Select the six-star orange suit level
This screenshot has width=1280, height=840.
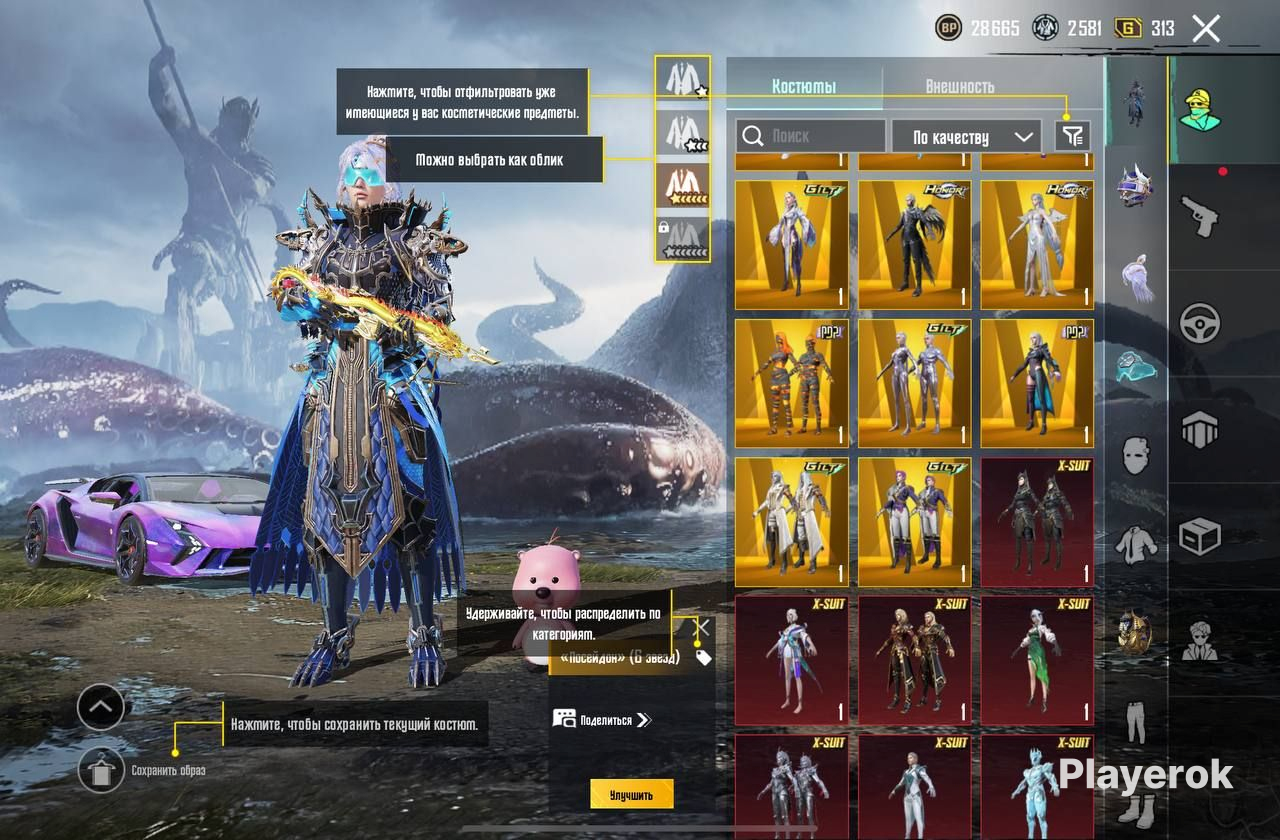coord(683,185)
